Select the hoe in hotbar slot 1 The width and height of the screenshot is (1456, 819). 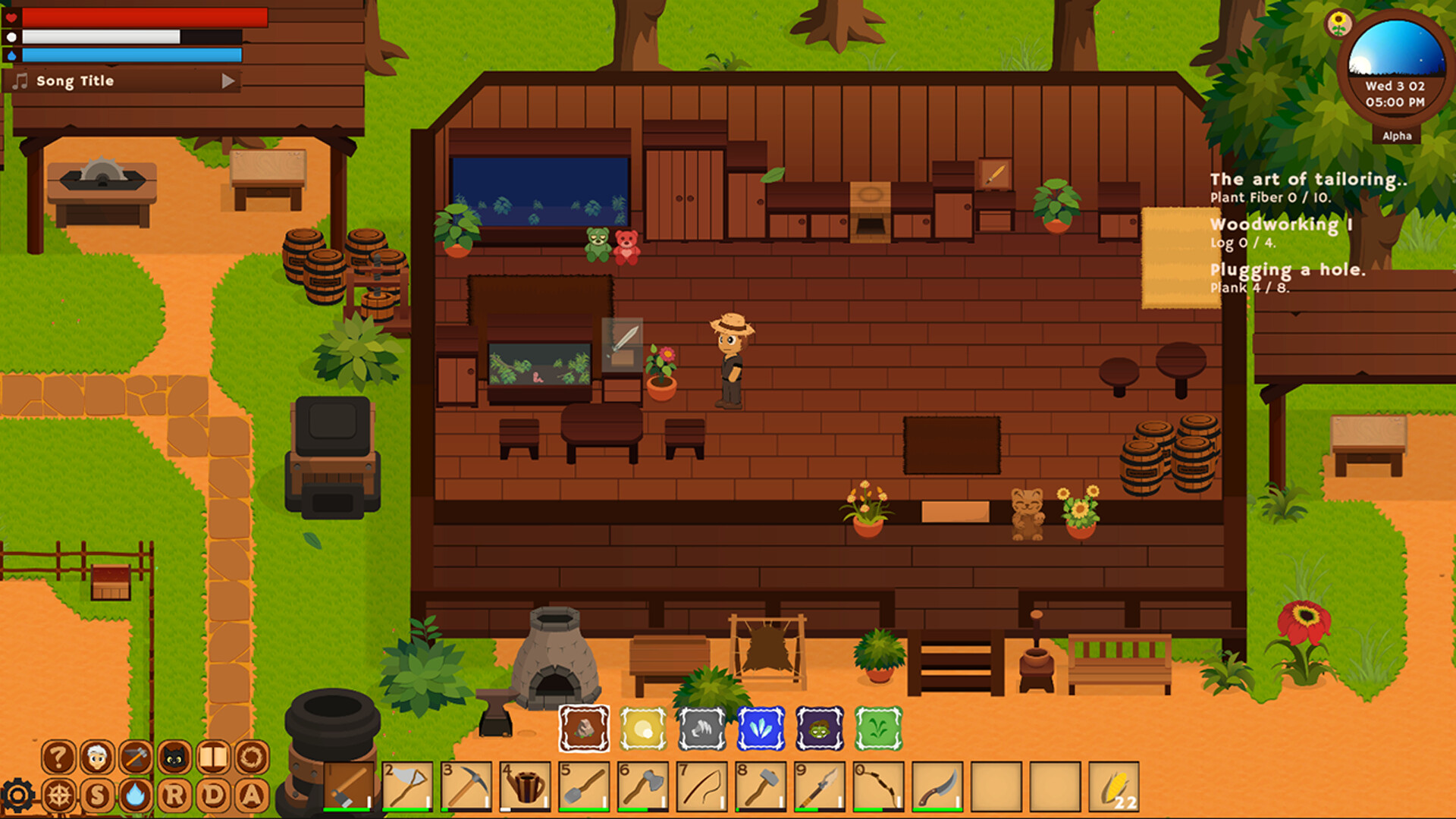coord(349,786)
